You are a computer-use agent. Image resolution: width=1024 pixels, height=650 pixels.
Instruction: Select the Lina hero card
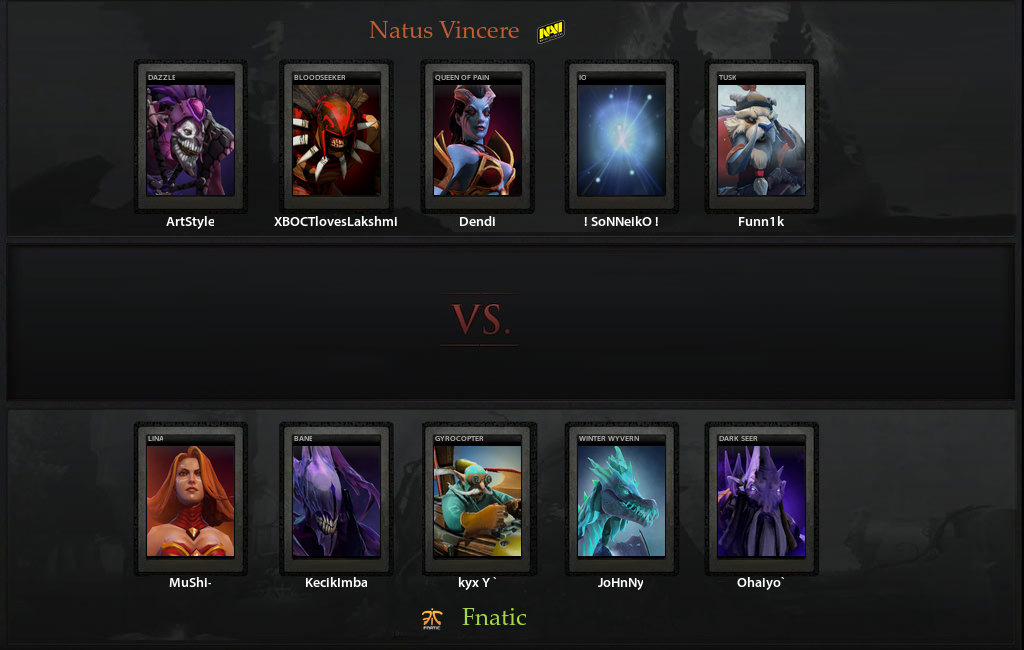pyautogui.click(x=190, y=500)
